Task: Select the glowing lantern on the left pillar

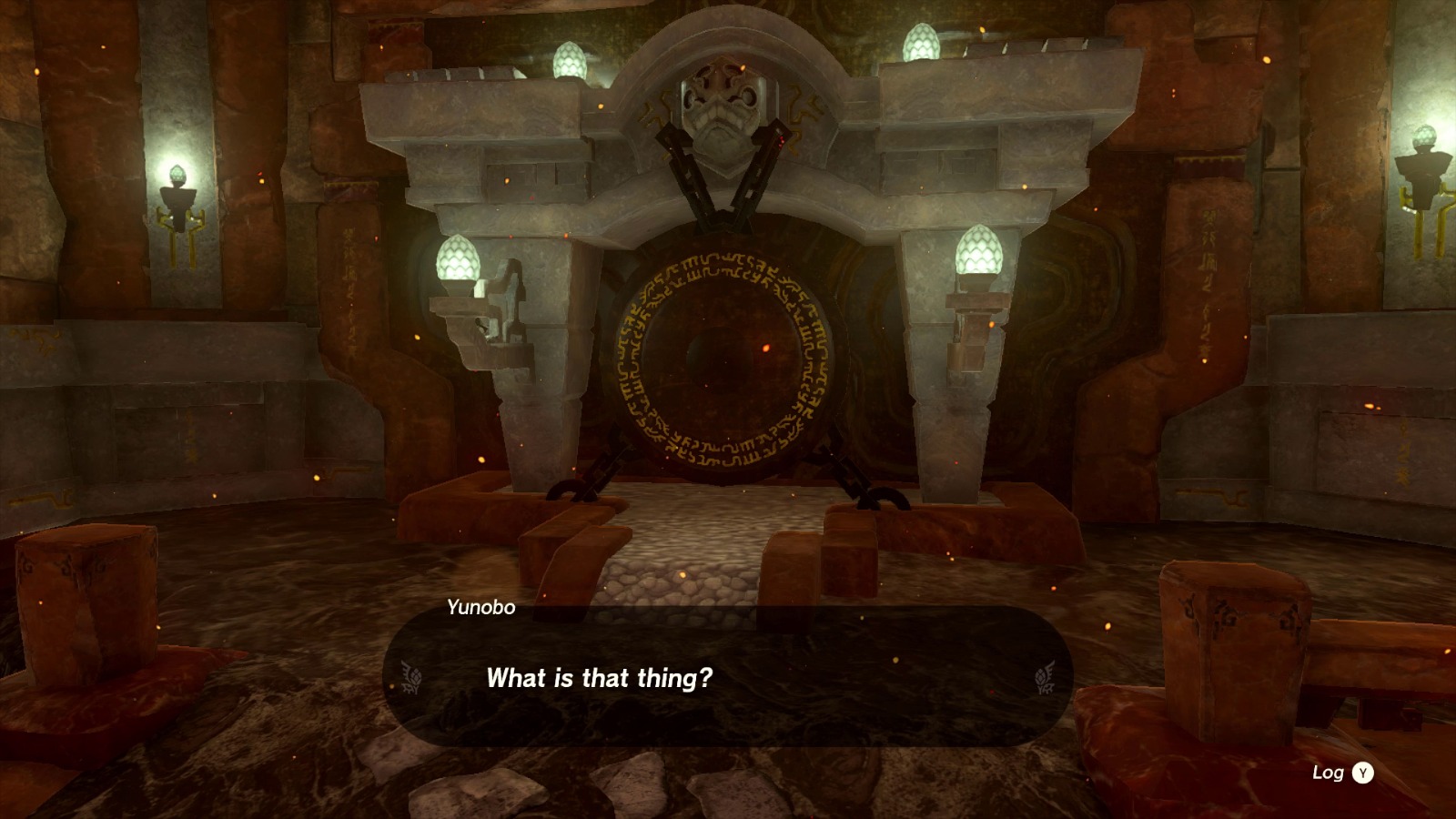Action: pyautogui.click(x=457, y=258)
